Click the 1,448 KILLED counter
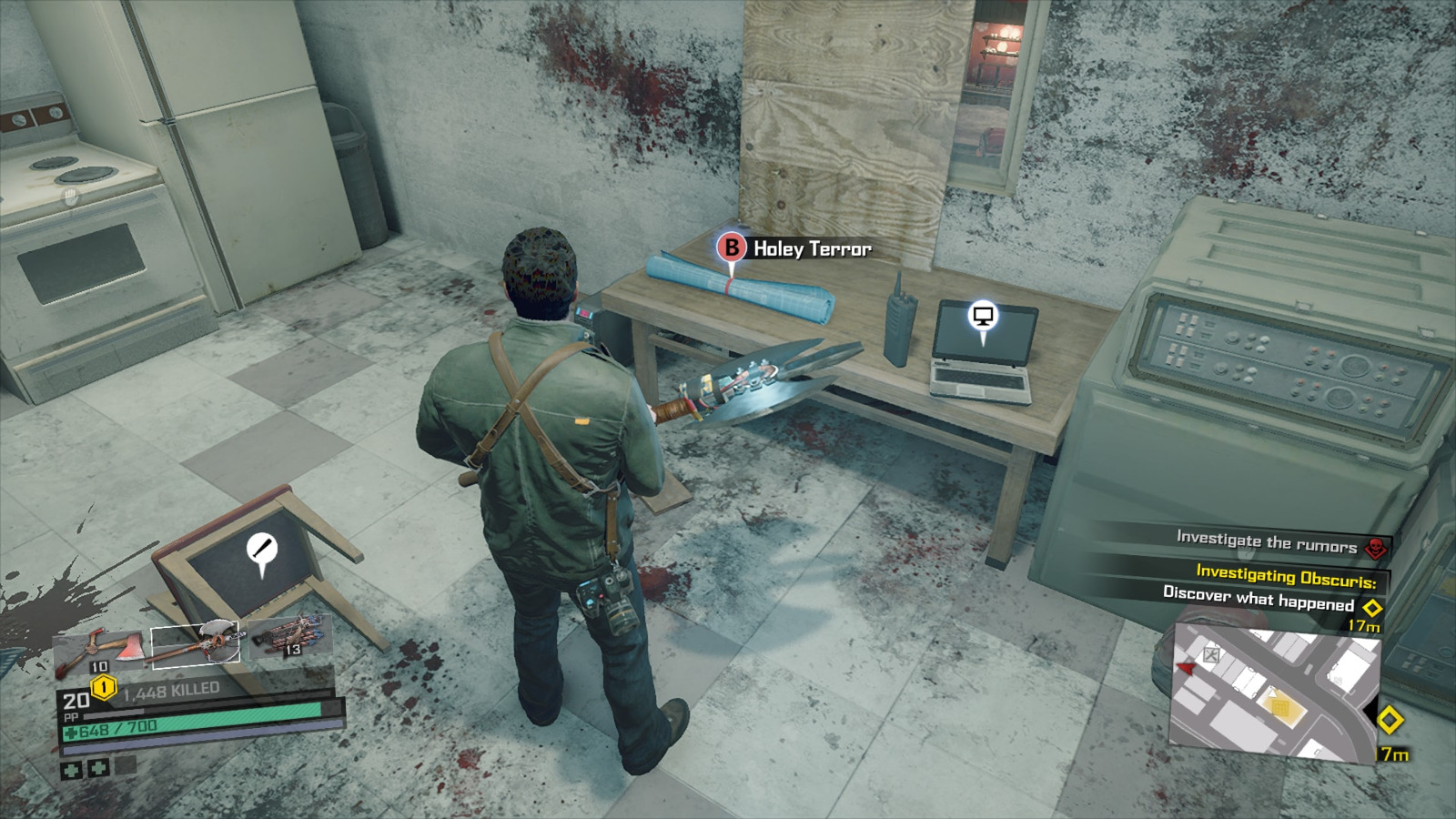Viewport: 1456px width, 819px height. [x=170, y=688]
